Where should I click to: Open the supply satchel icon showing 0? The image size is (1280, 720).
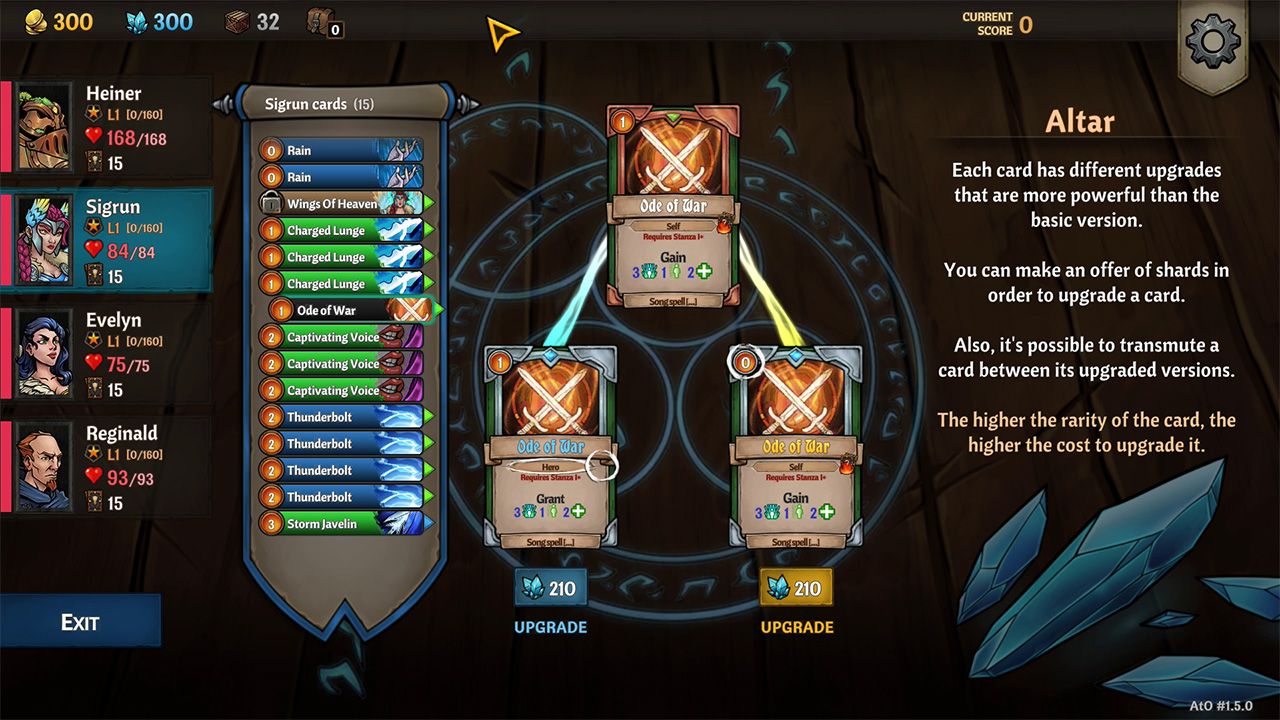tap(320, 24)
